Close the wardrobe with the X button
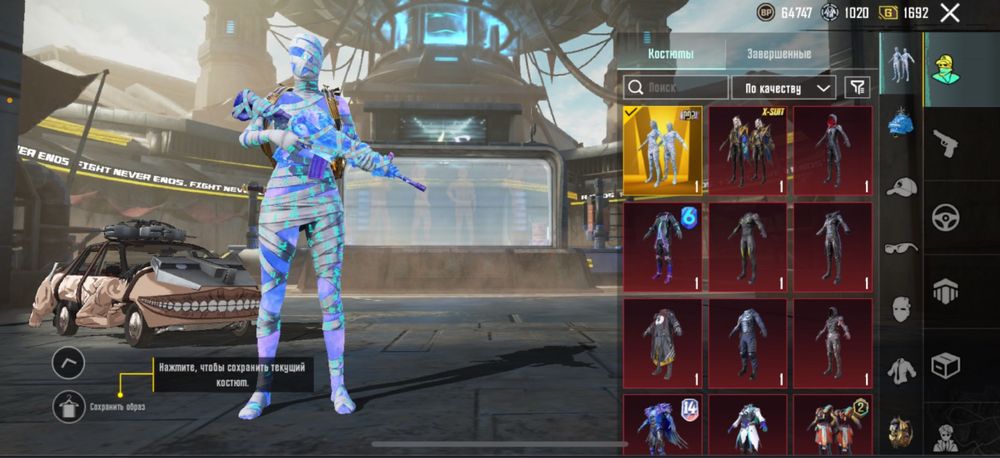Image resolution: width=1000 pixels, height=458 pixels. tap(950, 13)
